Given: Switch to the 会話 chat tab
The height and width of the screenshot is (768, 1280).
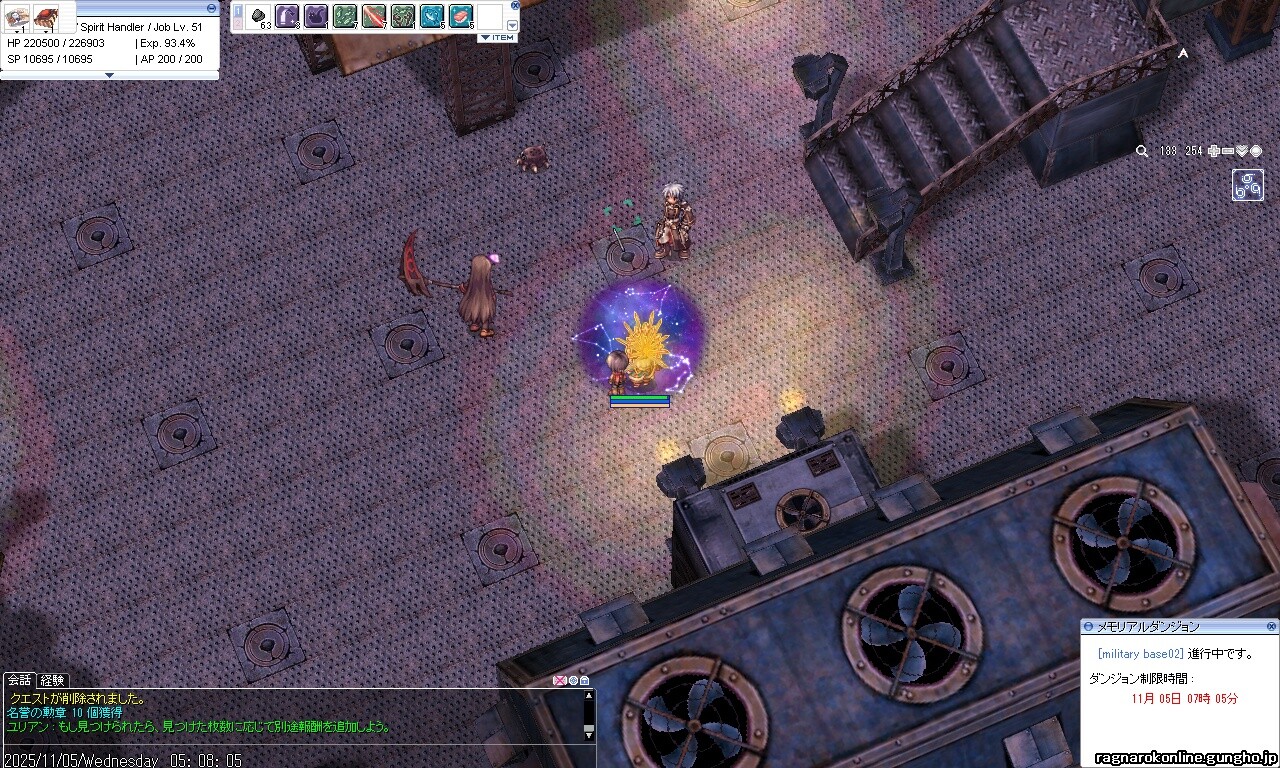Looking at the screenshot, I should click(19, 680).
